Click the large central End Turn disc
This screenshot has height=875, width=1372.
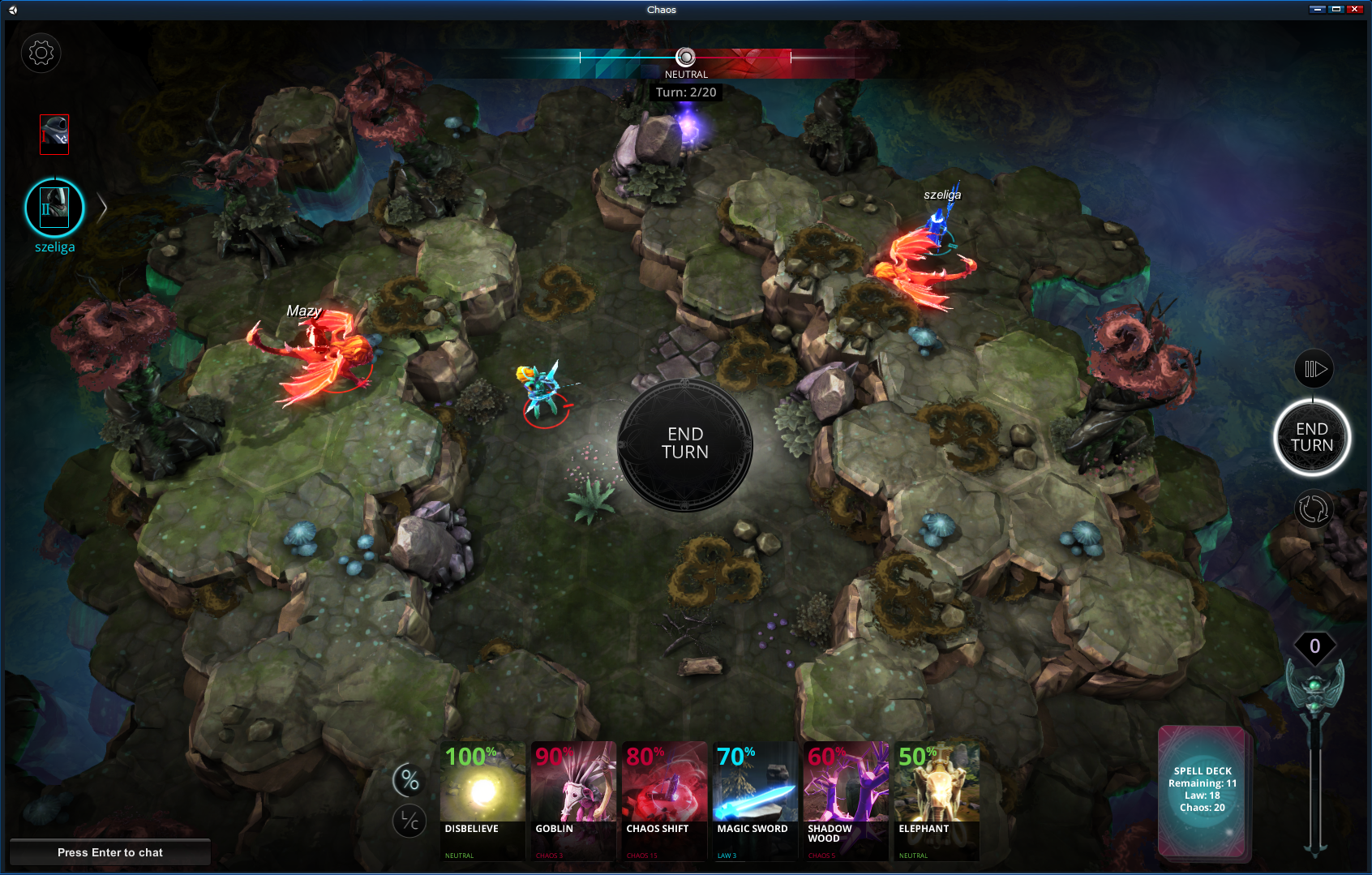(685, 444)
